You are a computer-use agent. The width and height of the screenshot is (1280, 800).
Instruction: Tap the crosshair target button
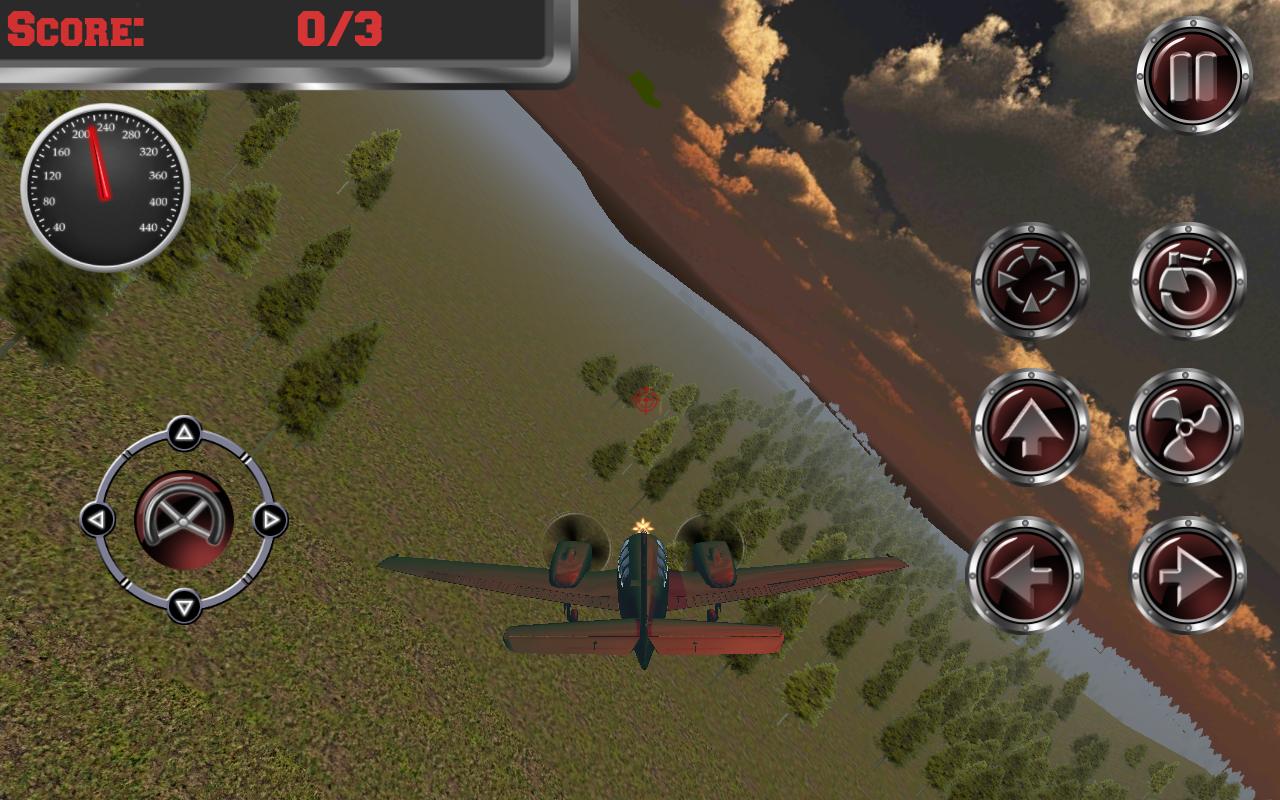(x=1030, y=280)
